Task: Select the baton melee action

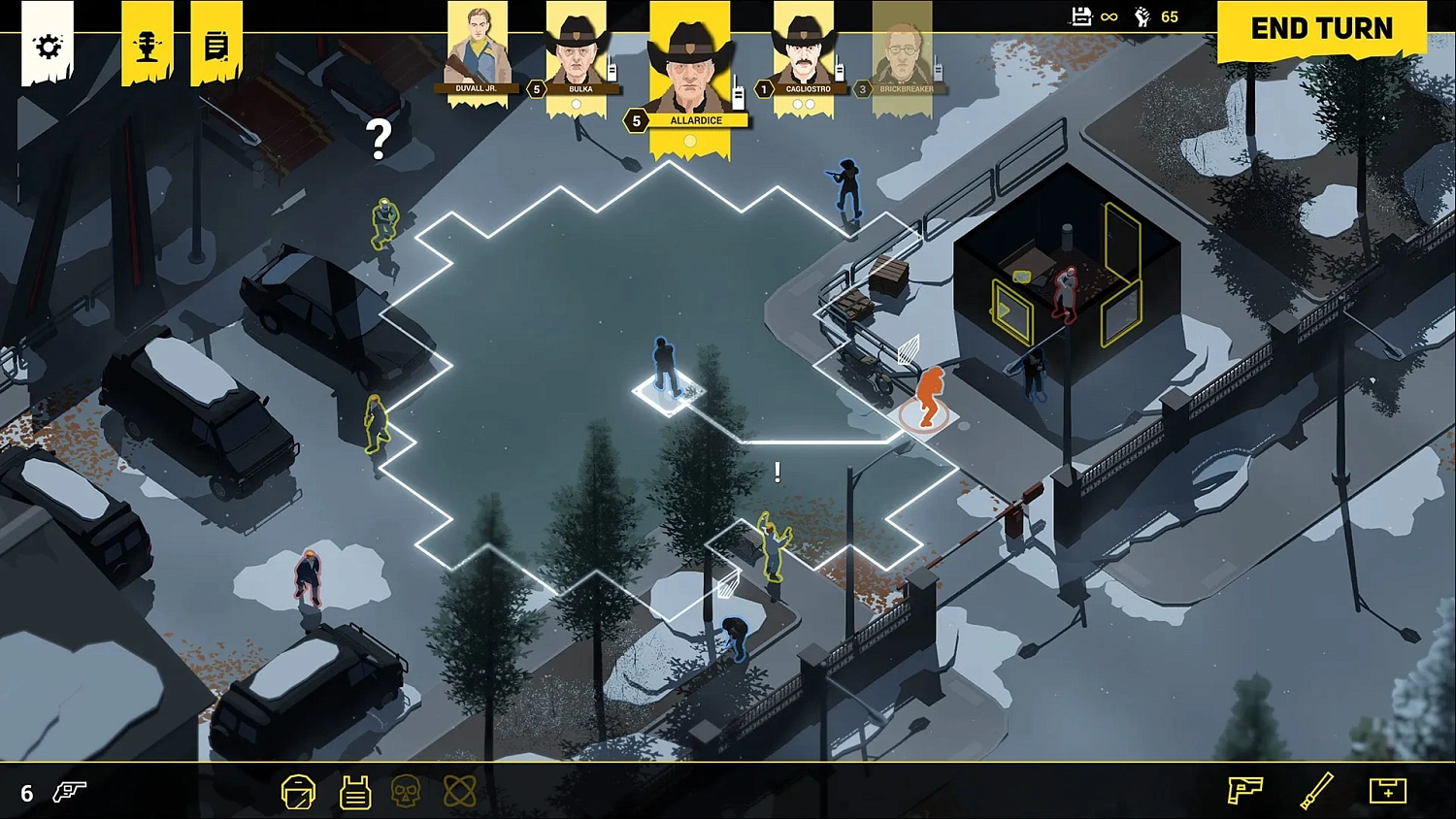Action: coord(1316,790)
